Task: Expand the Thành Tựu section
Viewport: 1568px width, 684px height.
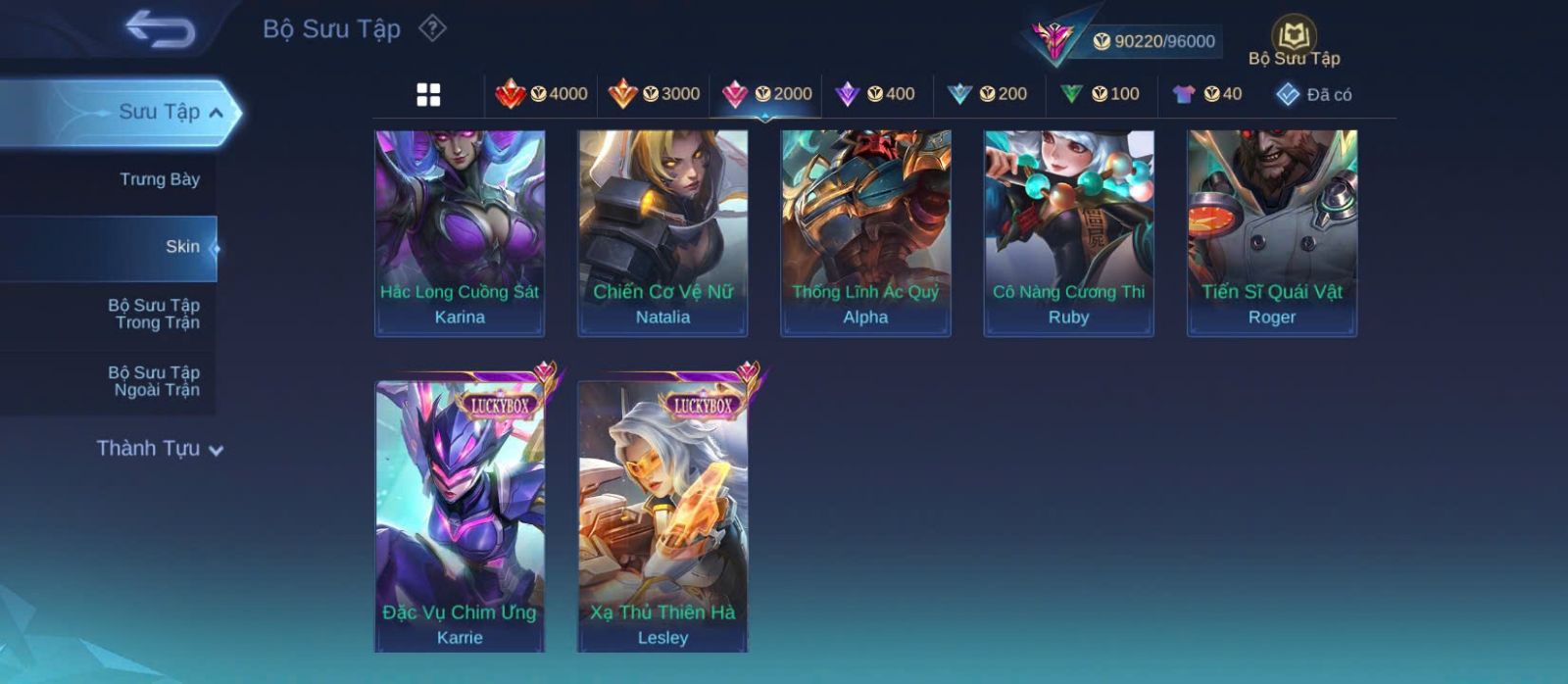Action: click(160, 449)
